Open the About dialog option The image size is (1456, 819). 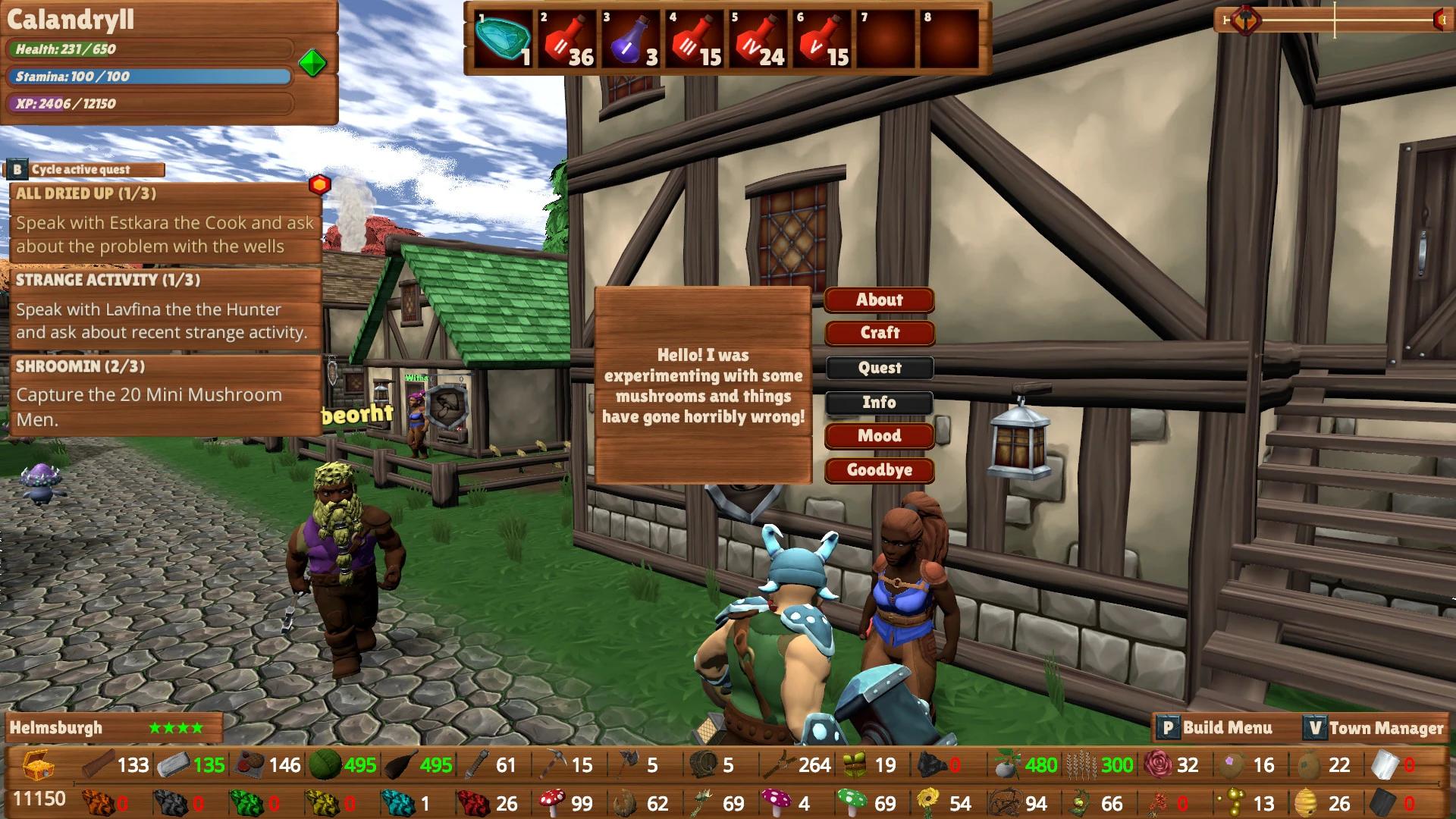click(x=880, y=300)
